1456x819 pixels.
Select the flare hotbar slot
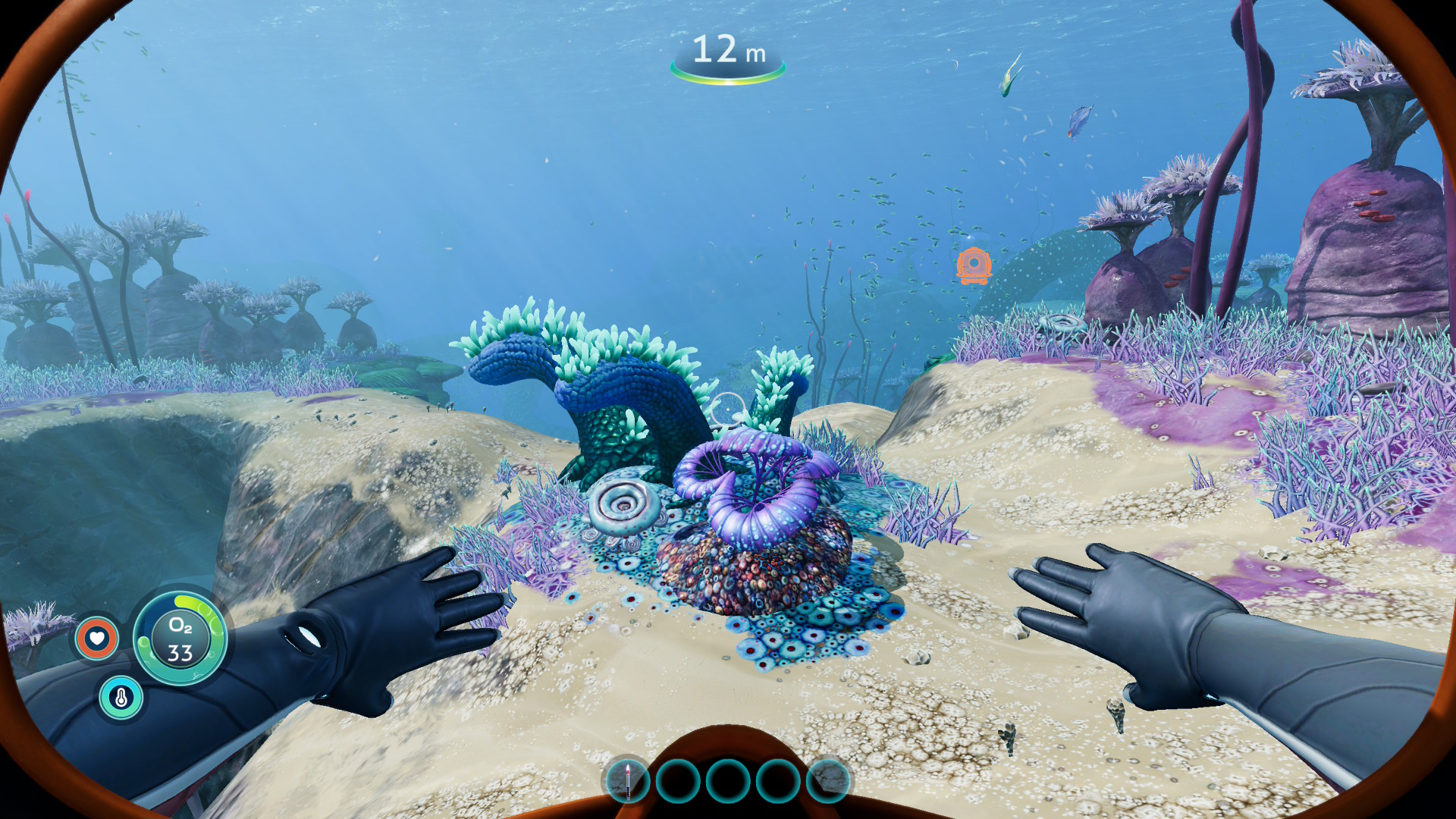coord(627,781)
